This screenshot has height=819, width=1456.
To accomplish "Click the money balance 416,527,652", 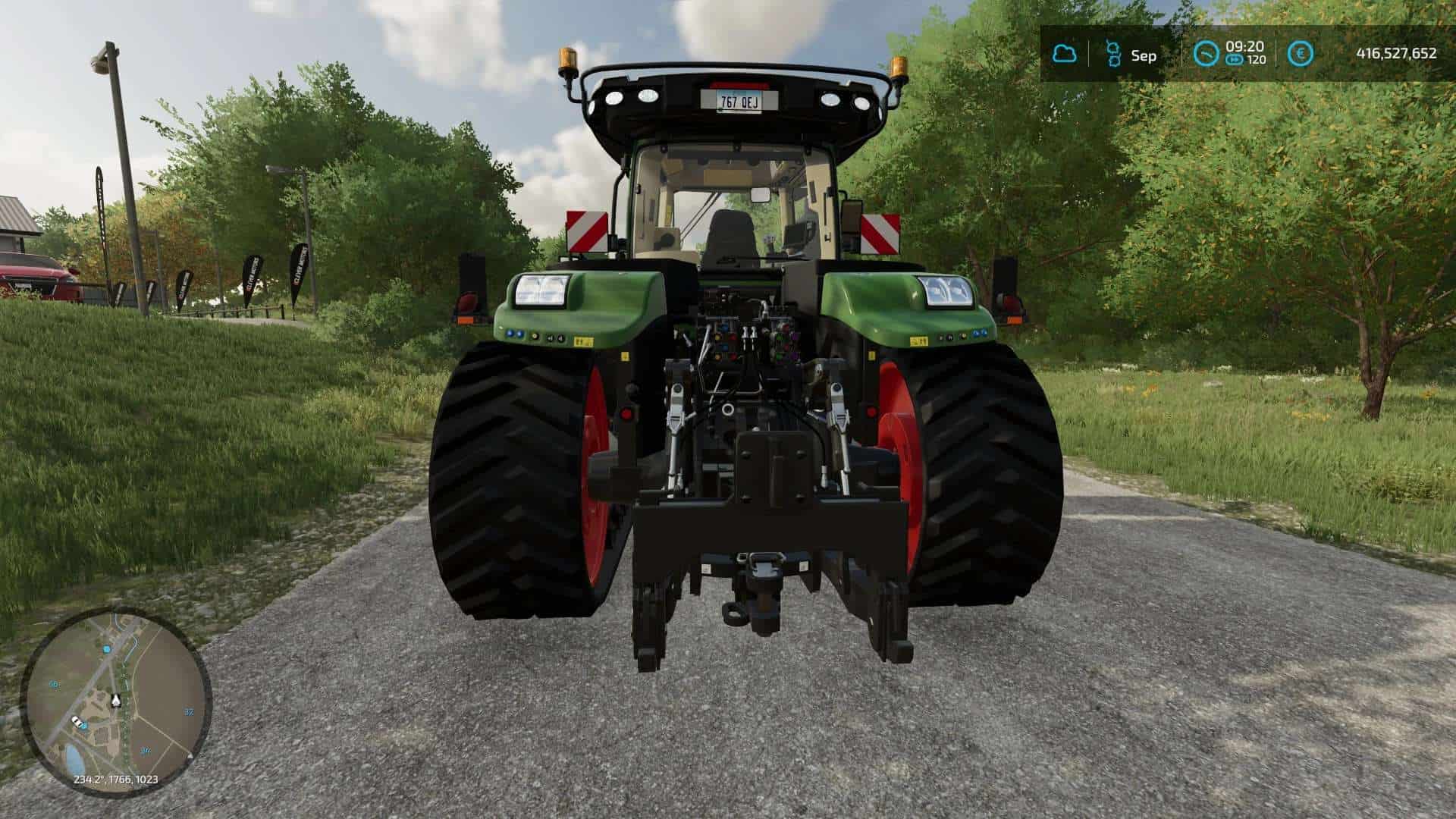I will tap(1395, 53).
